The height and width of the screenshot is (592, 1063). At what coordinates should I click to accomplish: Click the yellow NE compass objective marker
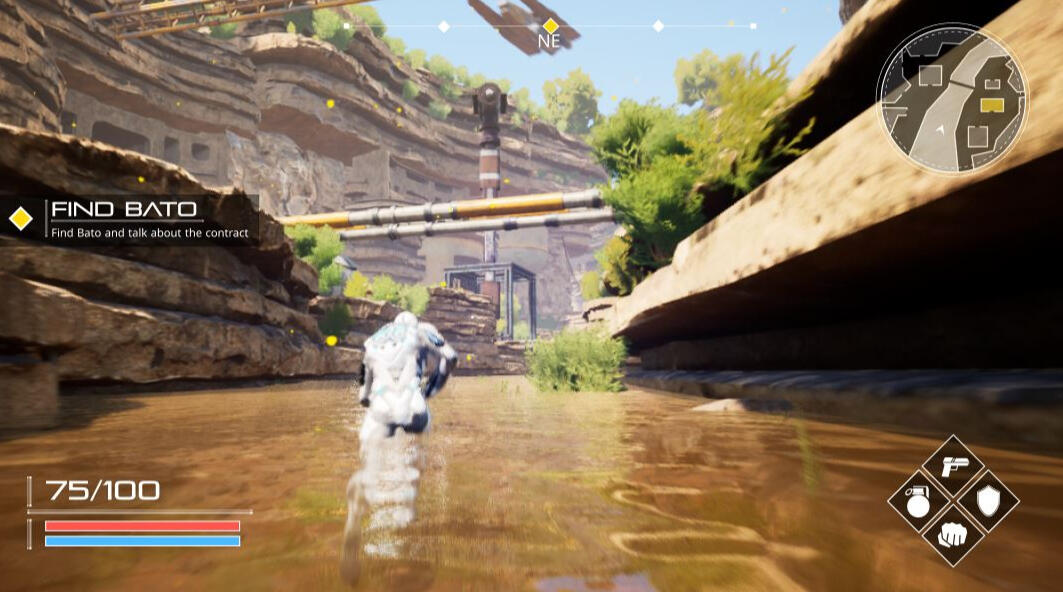549,26
